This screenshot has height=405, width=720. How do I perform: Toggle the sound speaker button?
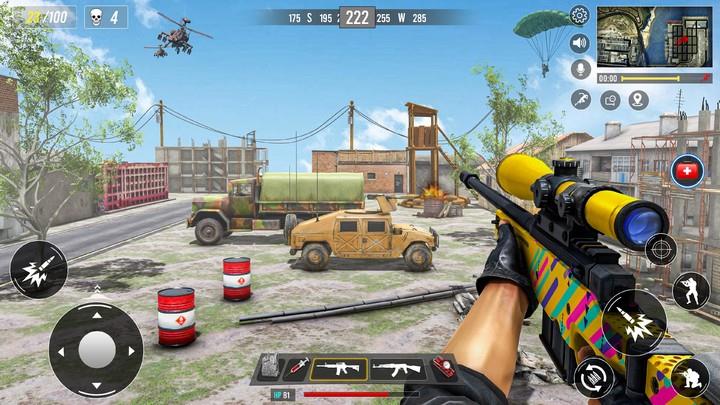[x=579, y=43]
